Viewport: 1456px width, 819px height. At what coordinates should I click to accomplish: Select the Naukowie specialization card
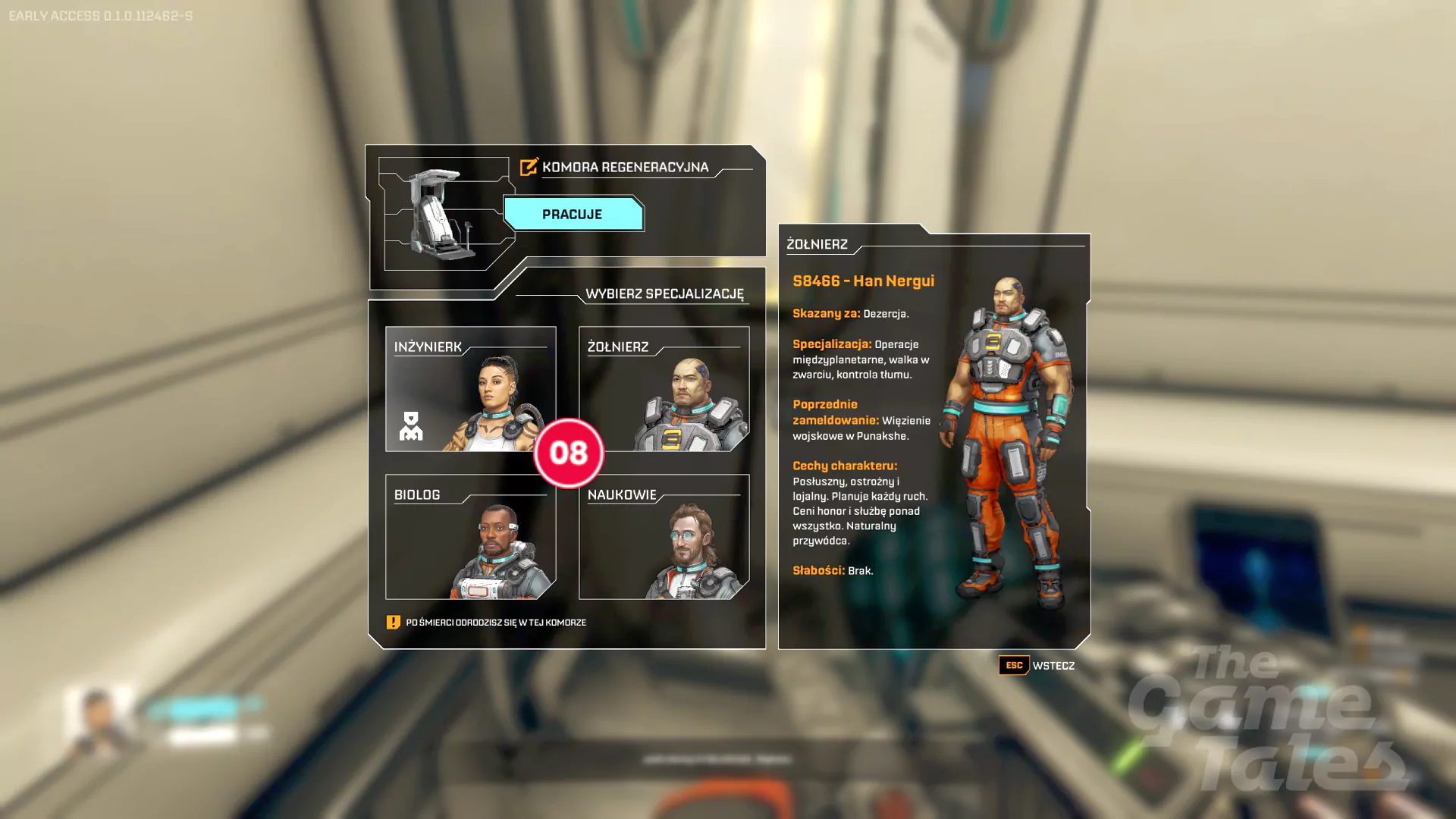click(664, 537)
